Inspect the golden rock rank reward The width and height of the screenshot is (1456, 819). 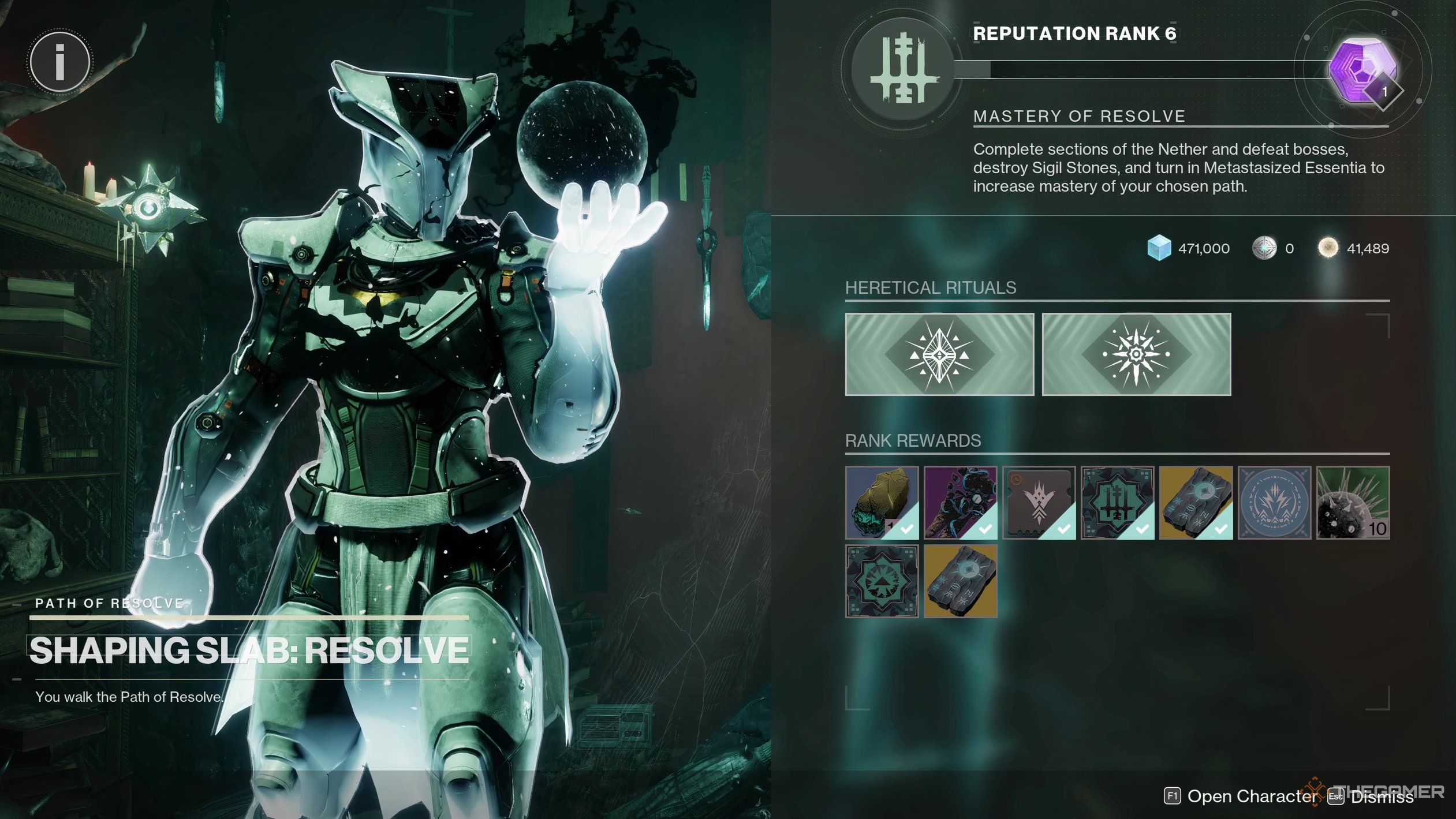point(882,503)
